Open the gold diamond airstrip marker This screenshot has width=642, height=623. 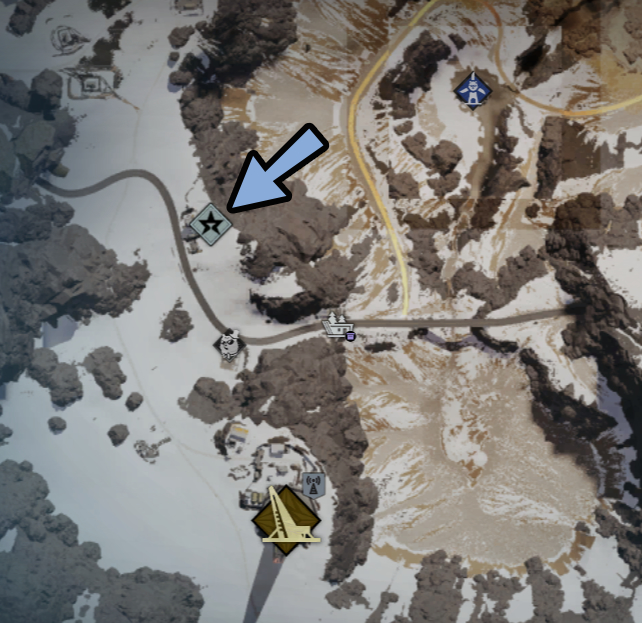coord(286,520)
